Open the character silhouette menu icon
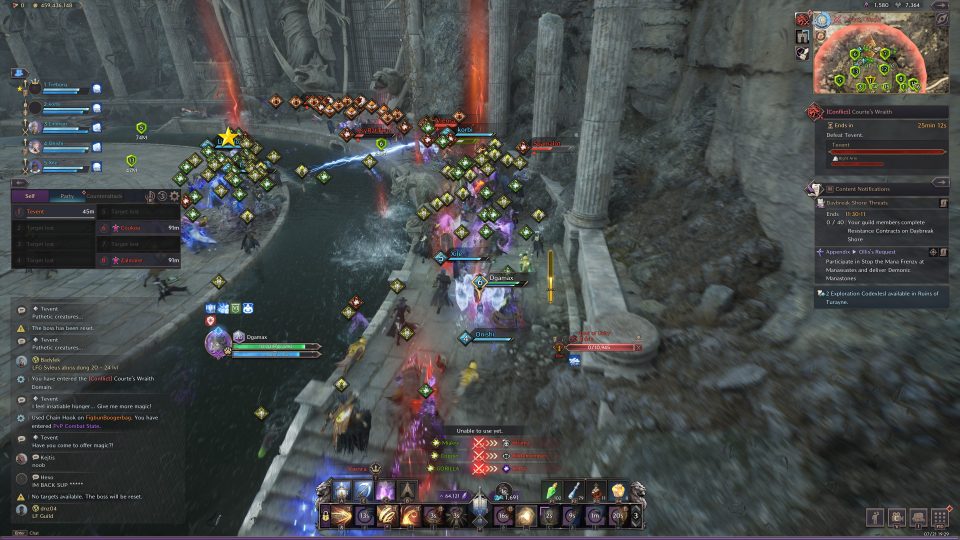Viewport: 960px width, 540px height. pyautogui.click(x=877, y=517)
